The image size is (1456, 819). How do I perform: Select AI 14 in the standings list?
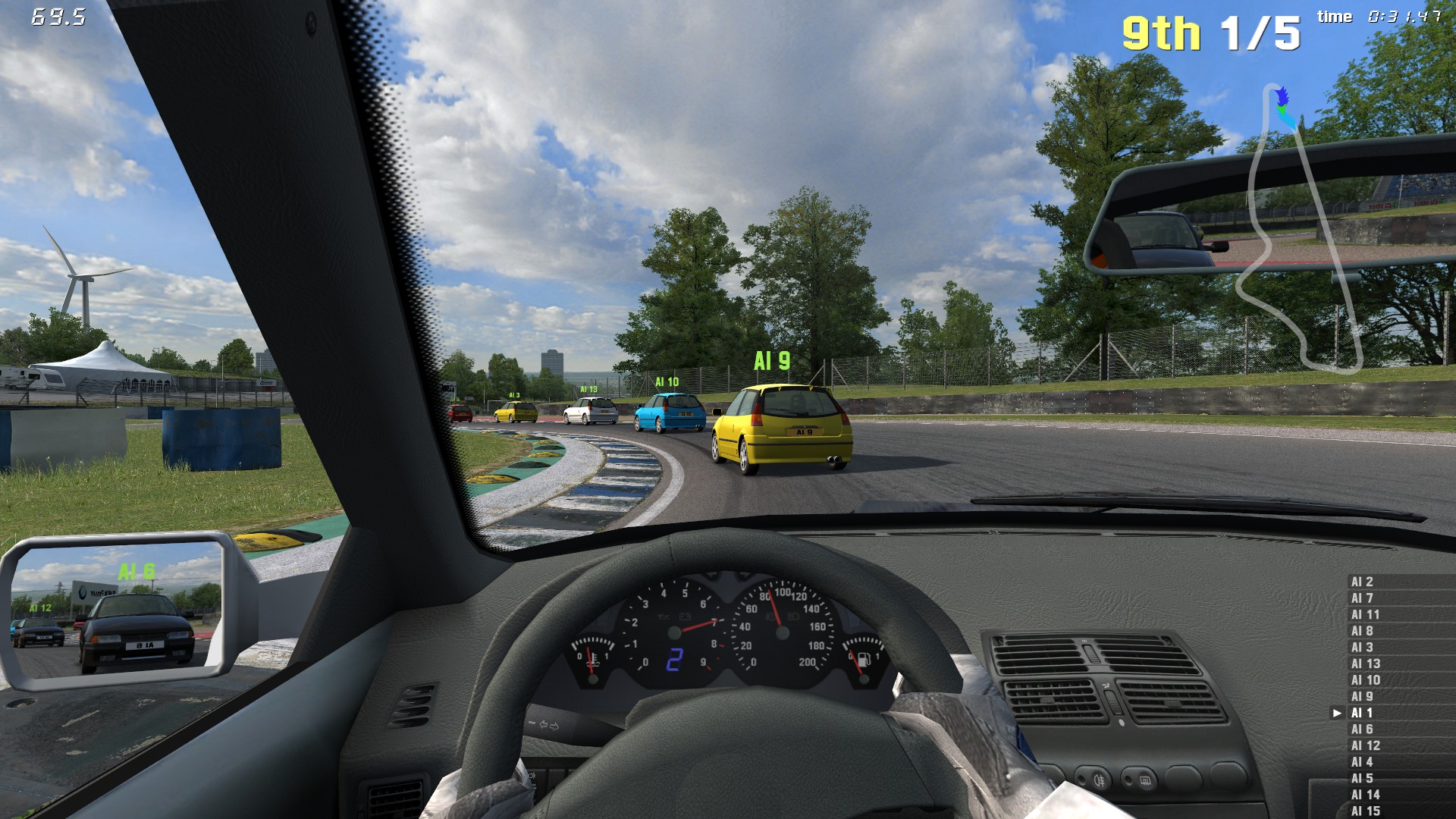point(1366,795)
